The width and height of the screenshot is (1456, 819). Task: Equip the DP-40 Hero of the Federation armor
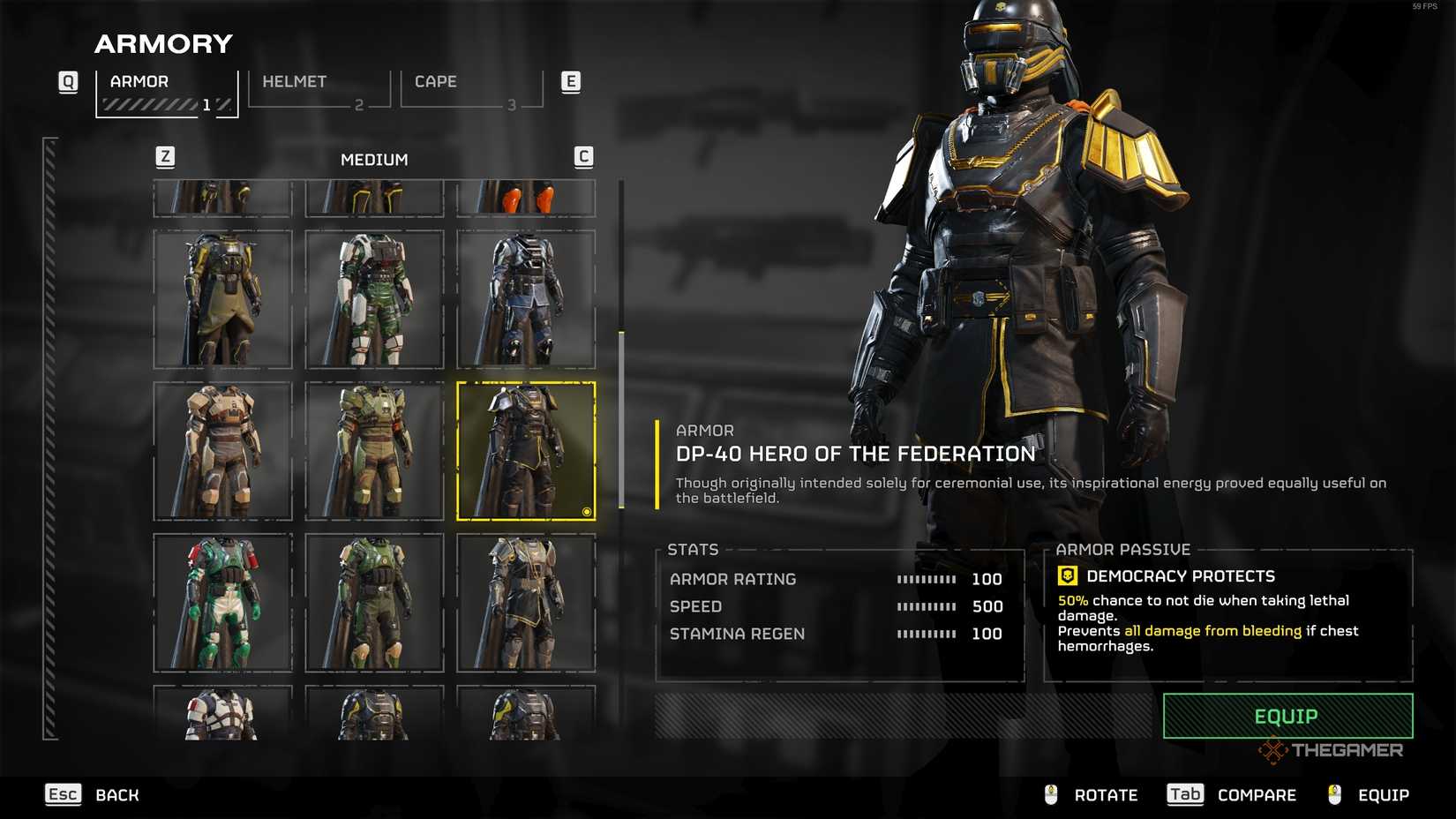point(1287,716)
